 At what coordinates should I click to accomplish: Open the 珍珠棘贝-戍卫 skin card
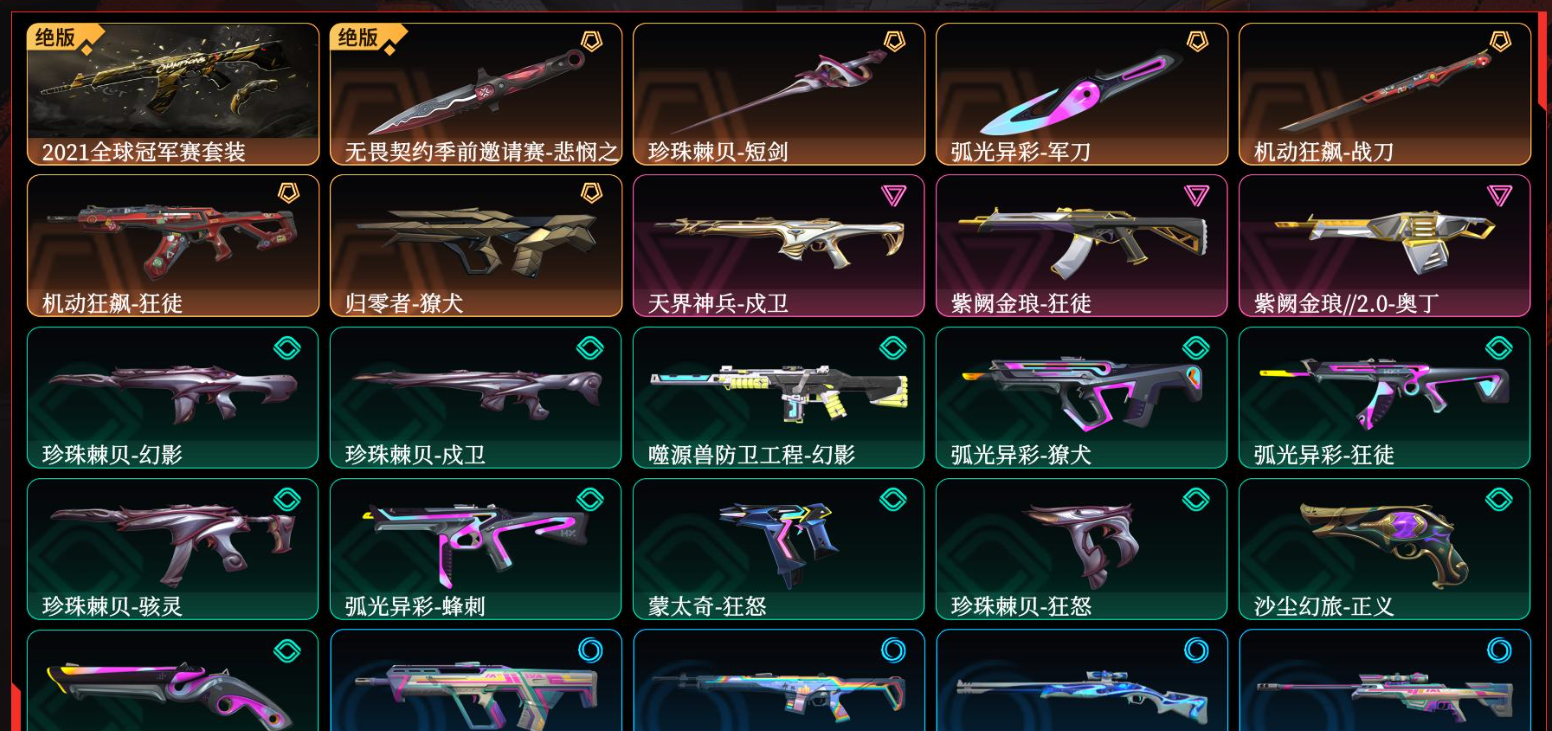coord(475,395)
